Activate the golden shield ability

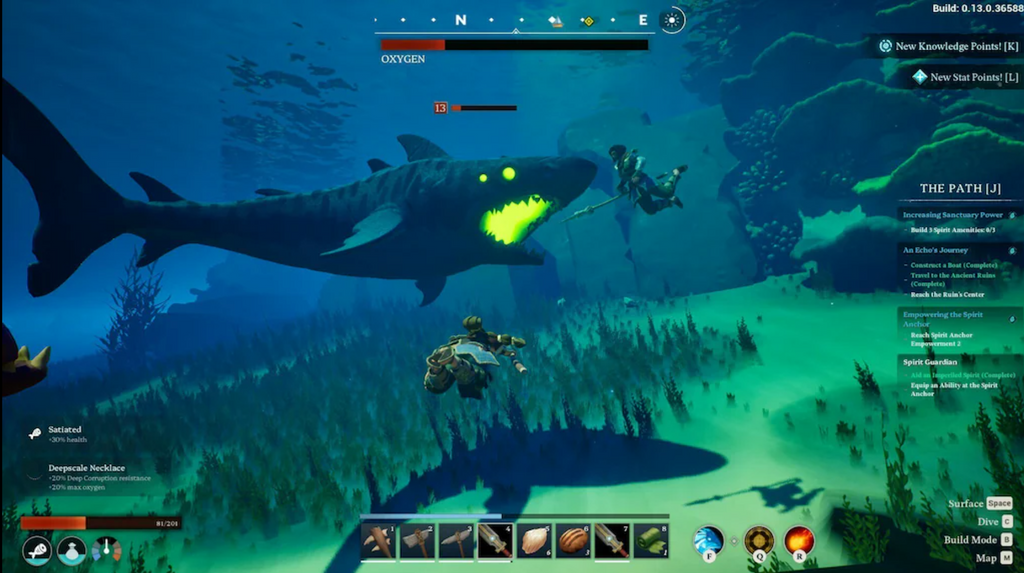(x=758, y=541)
